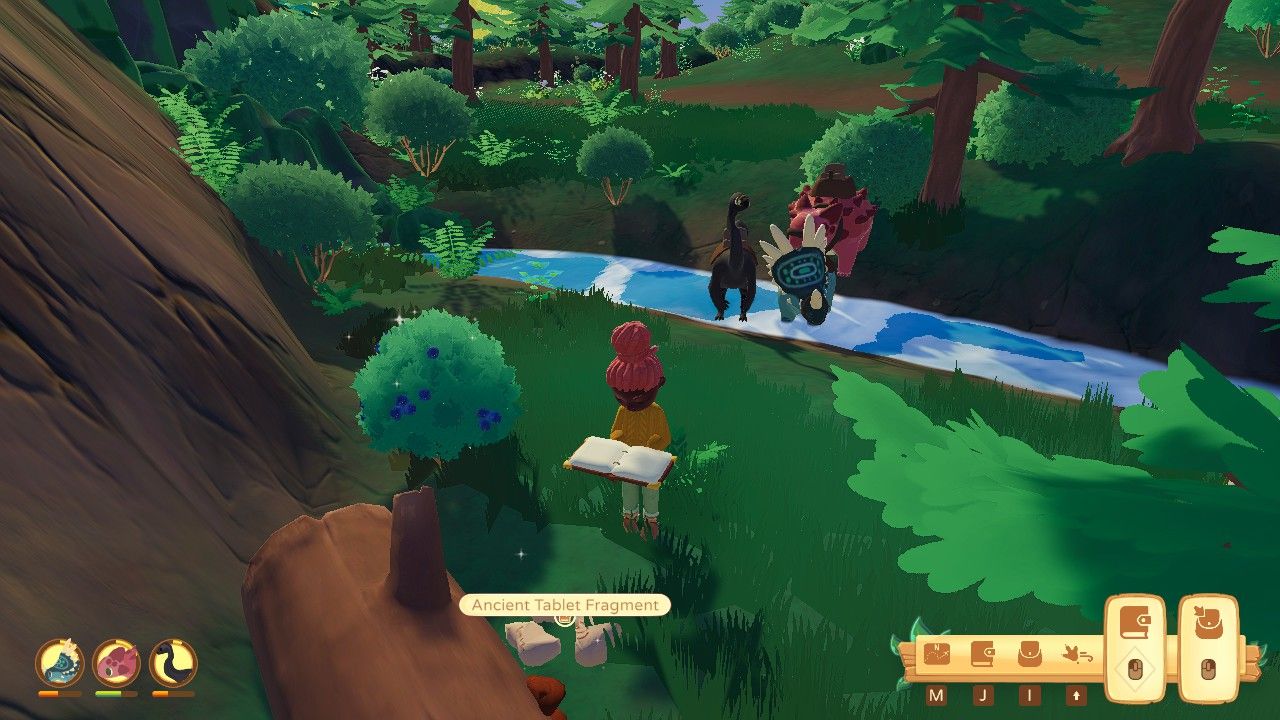Click the M key shortcut badge
Image resolution: width=1280 pixels, height=720 pixels.
(x=937, y=693)
